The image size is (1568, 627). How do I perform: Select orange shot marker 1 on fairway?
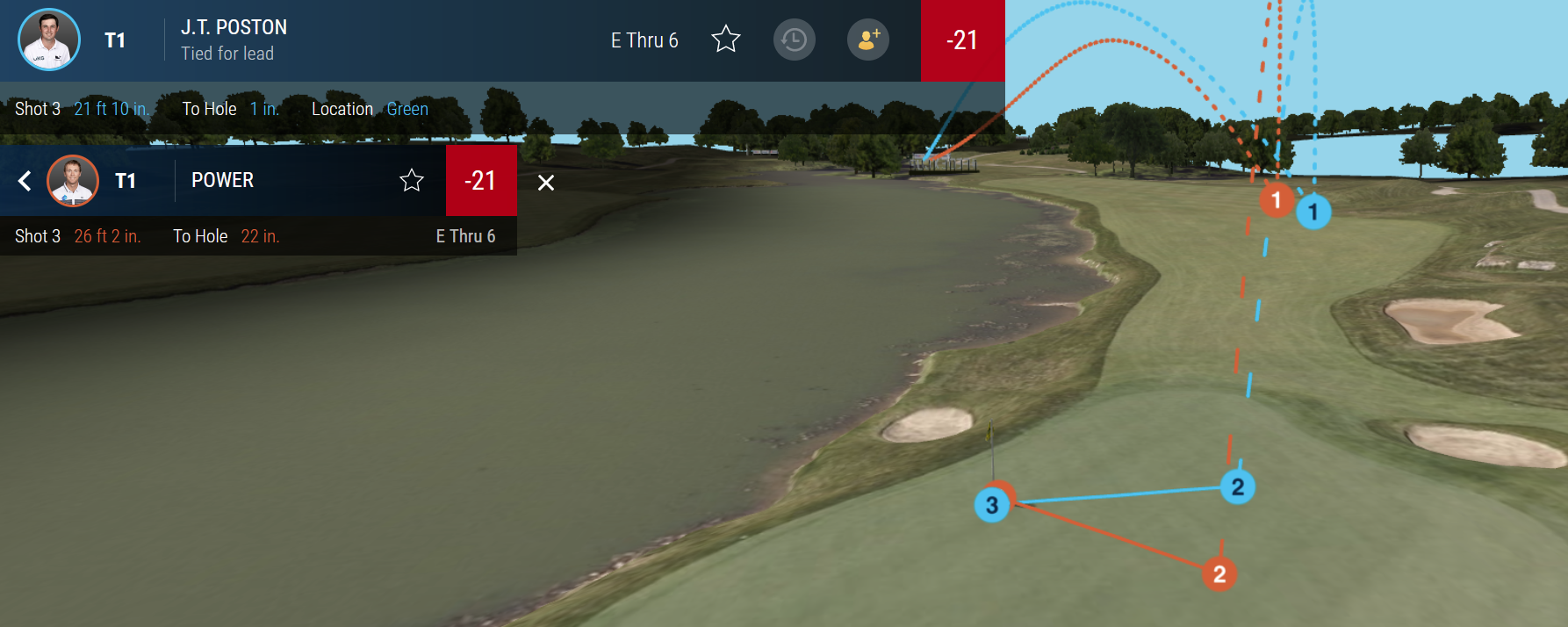1276,200
